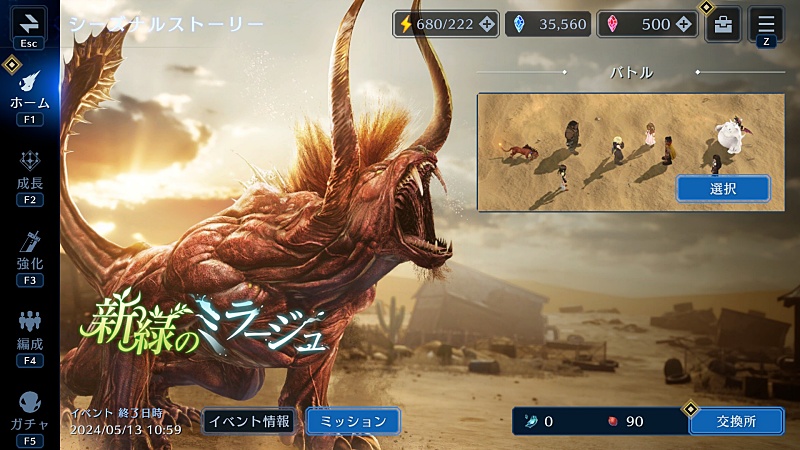
Task: Go back using the Esc arrow button
Action: [29, 26]
